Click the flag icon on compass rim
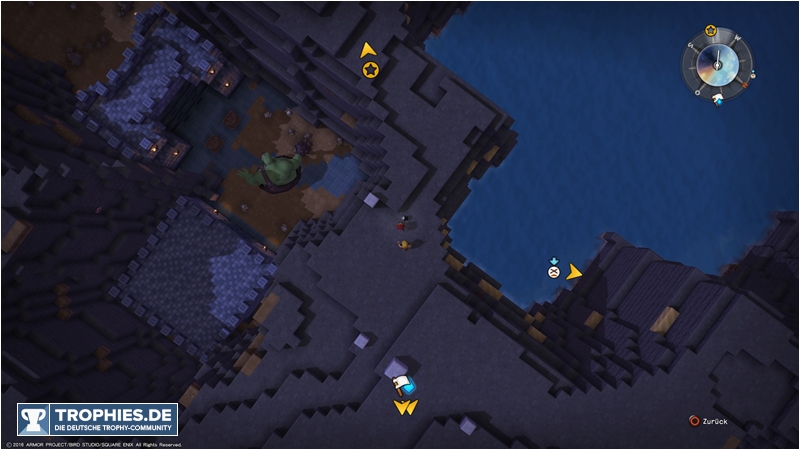Image resolution: width=800 pixels, height=450 pixels. [x=717, y=99]
